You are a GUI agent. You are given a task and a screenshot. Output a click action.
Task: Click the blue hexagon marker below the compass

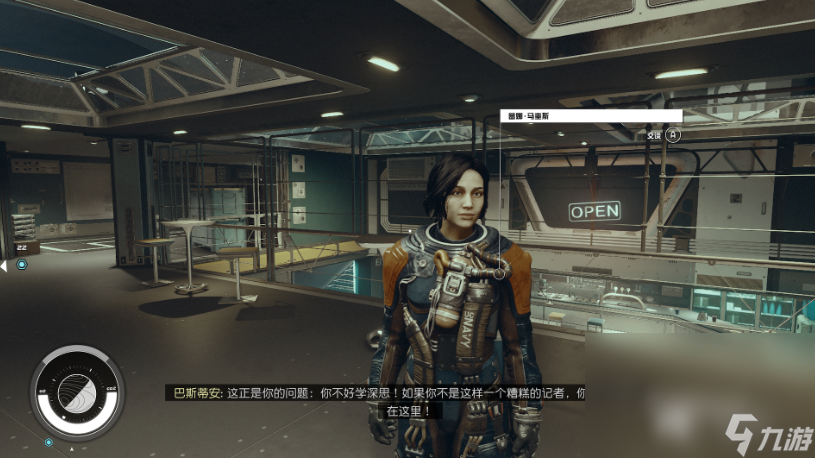point(48,441)
